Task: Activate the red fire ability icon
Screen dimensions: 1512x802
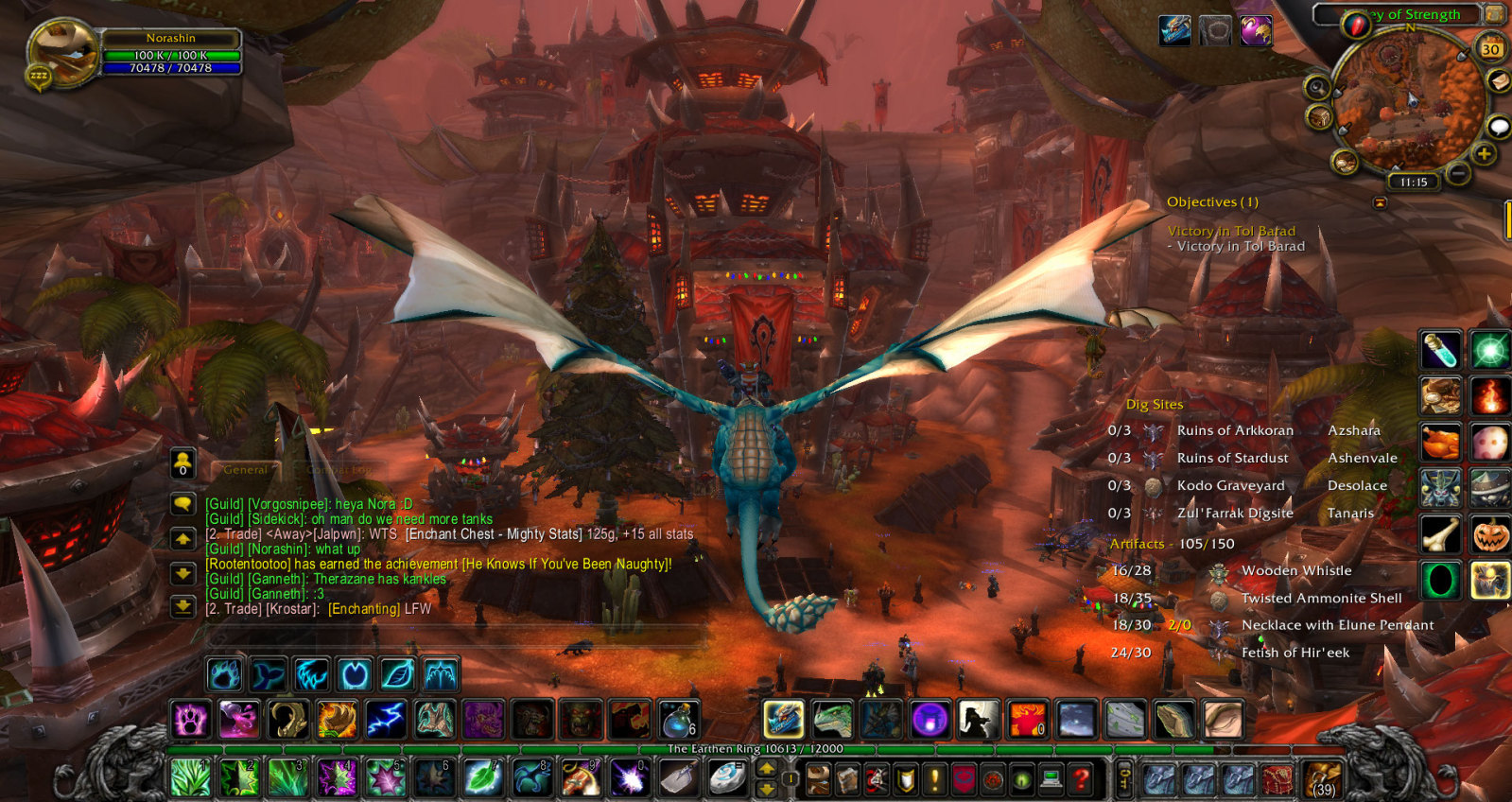Action: [1489, 396]
